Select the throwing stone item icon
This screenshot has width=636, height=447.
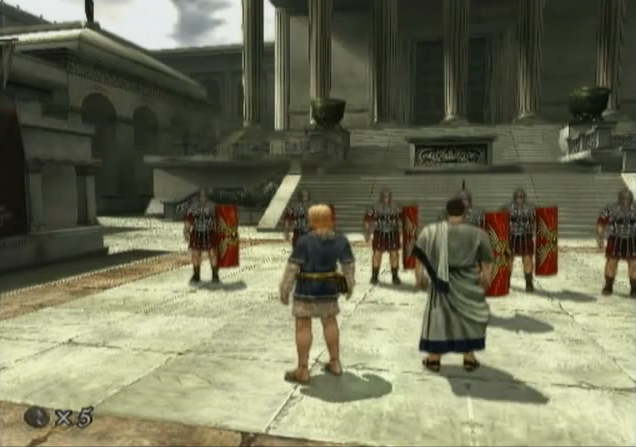(x=37, y=417)
